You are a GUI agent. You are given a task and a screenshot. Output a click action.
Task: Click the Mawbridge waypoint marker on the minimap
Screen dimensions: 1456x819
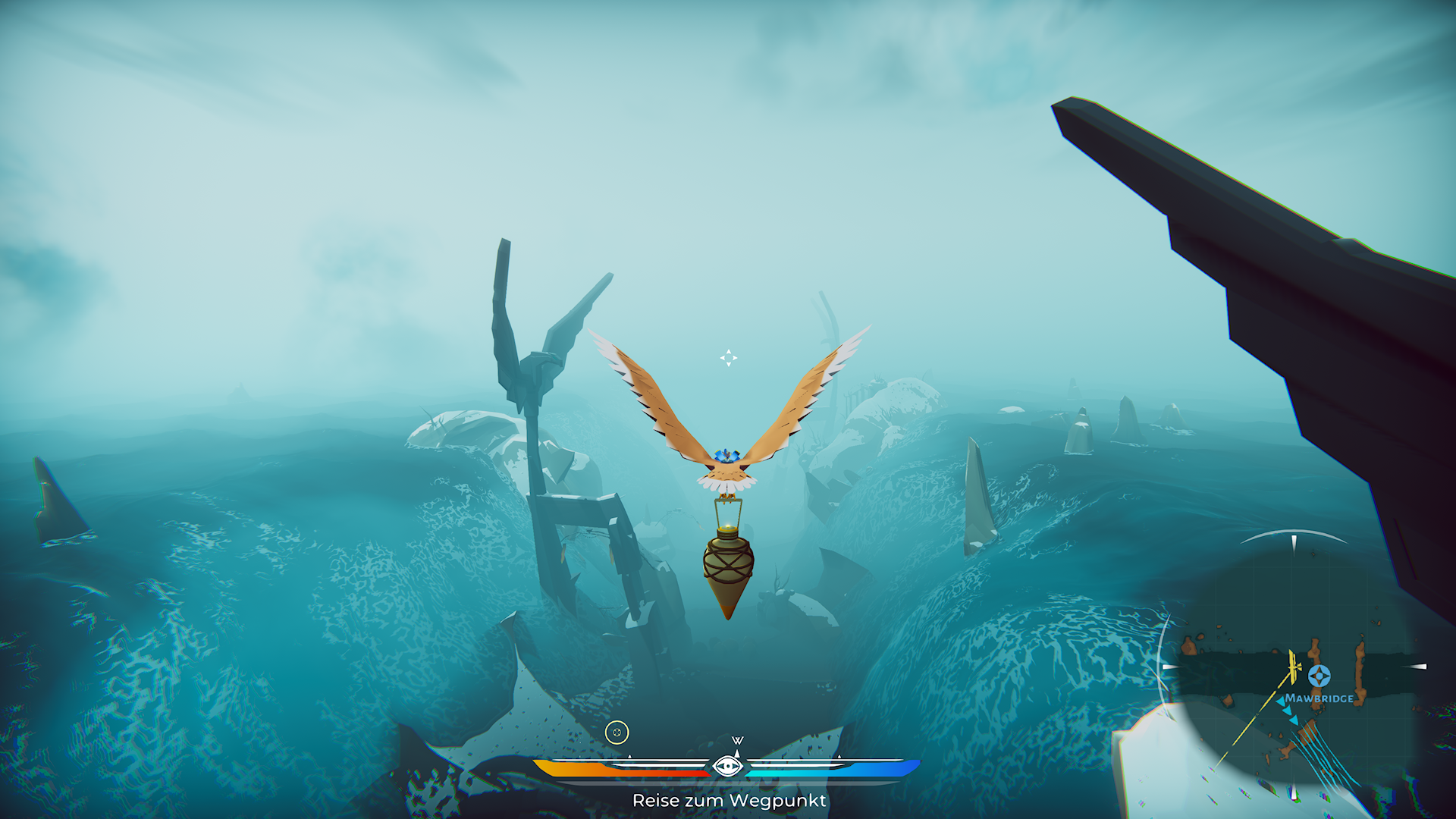[1319, 675]
